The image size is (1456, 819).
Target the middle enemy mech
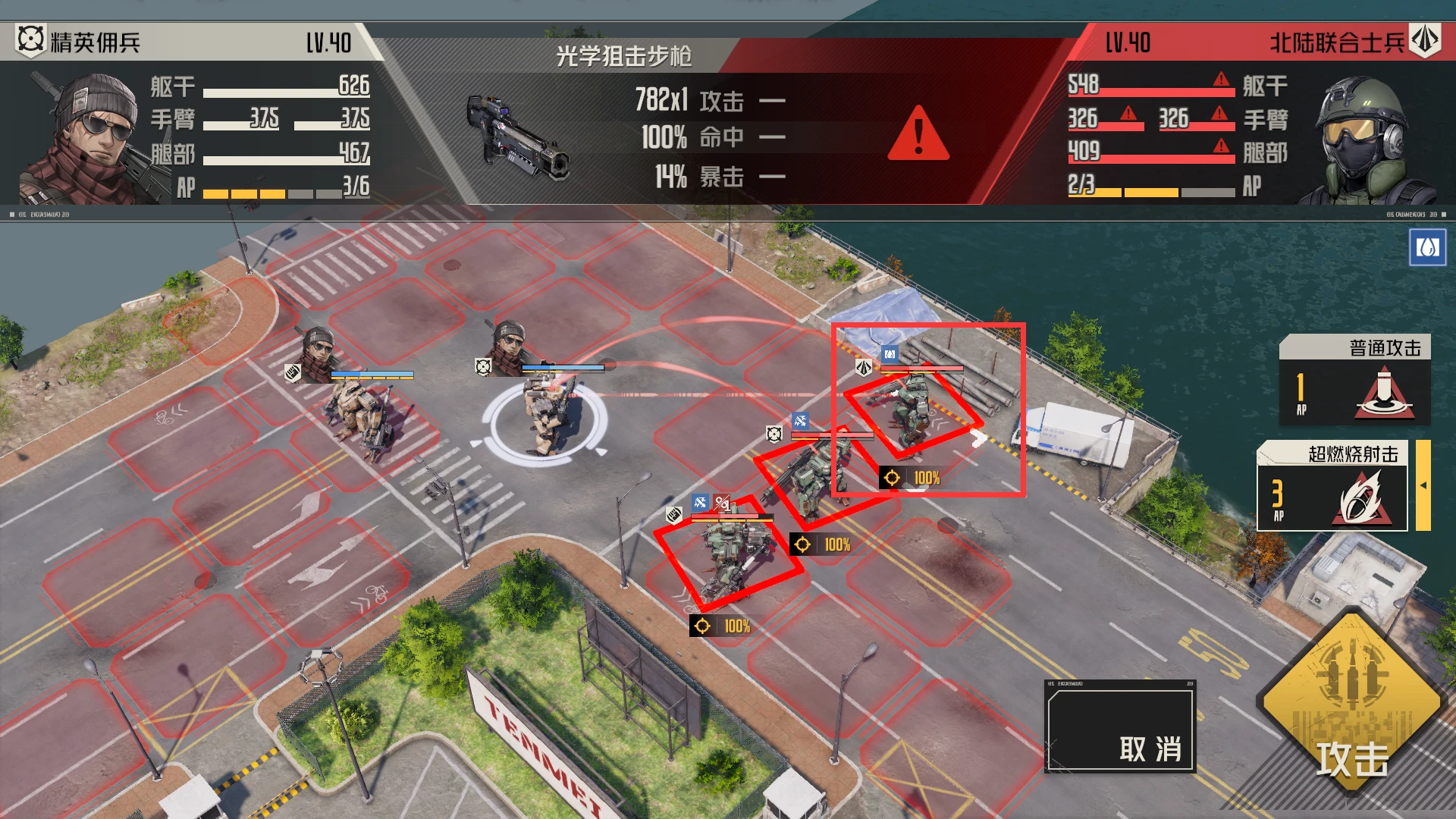[x=810, y=478]
